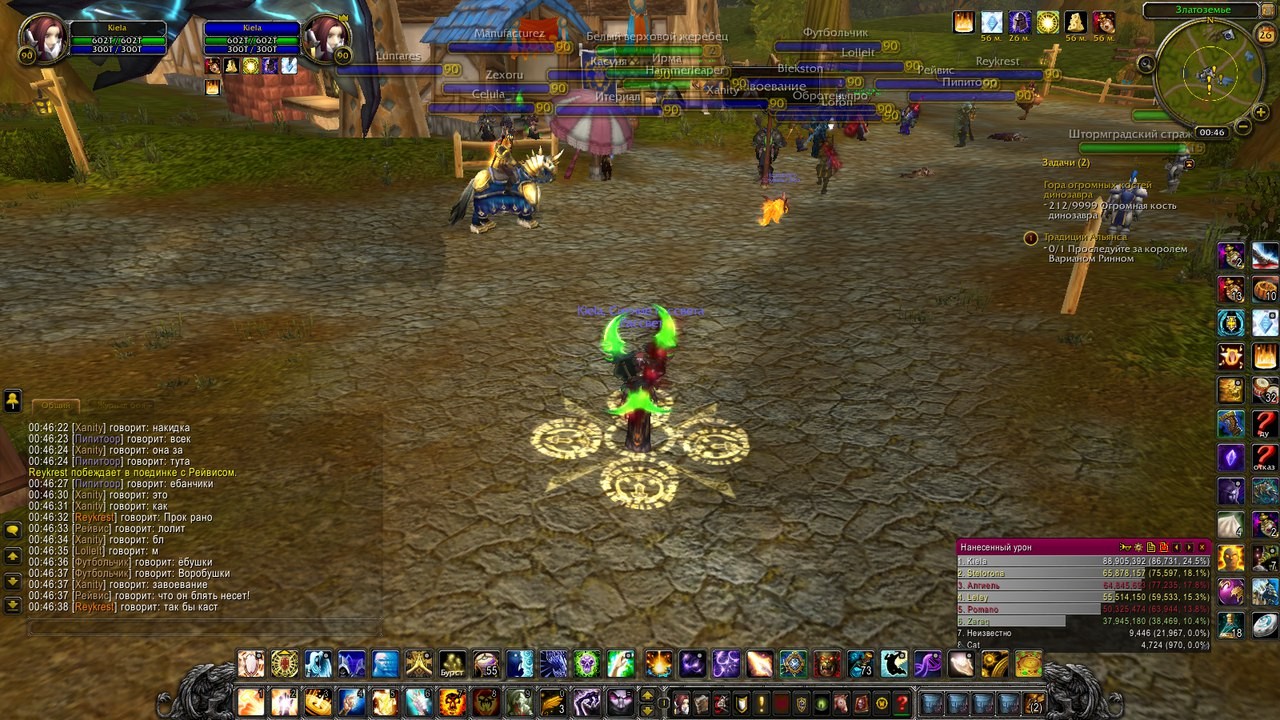This screenshot has width=1280, height=720.
Task: Click Kiela's player portrait
Action: 42,37
